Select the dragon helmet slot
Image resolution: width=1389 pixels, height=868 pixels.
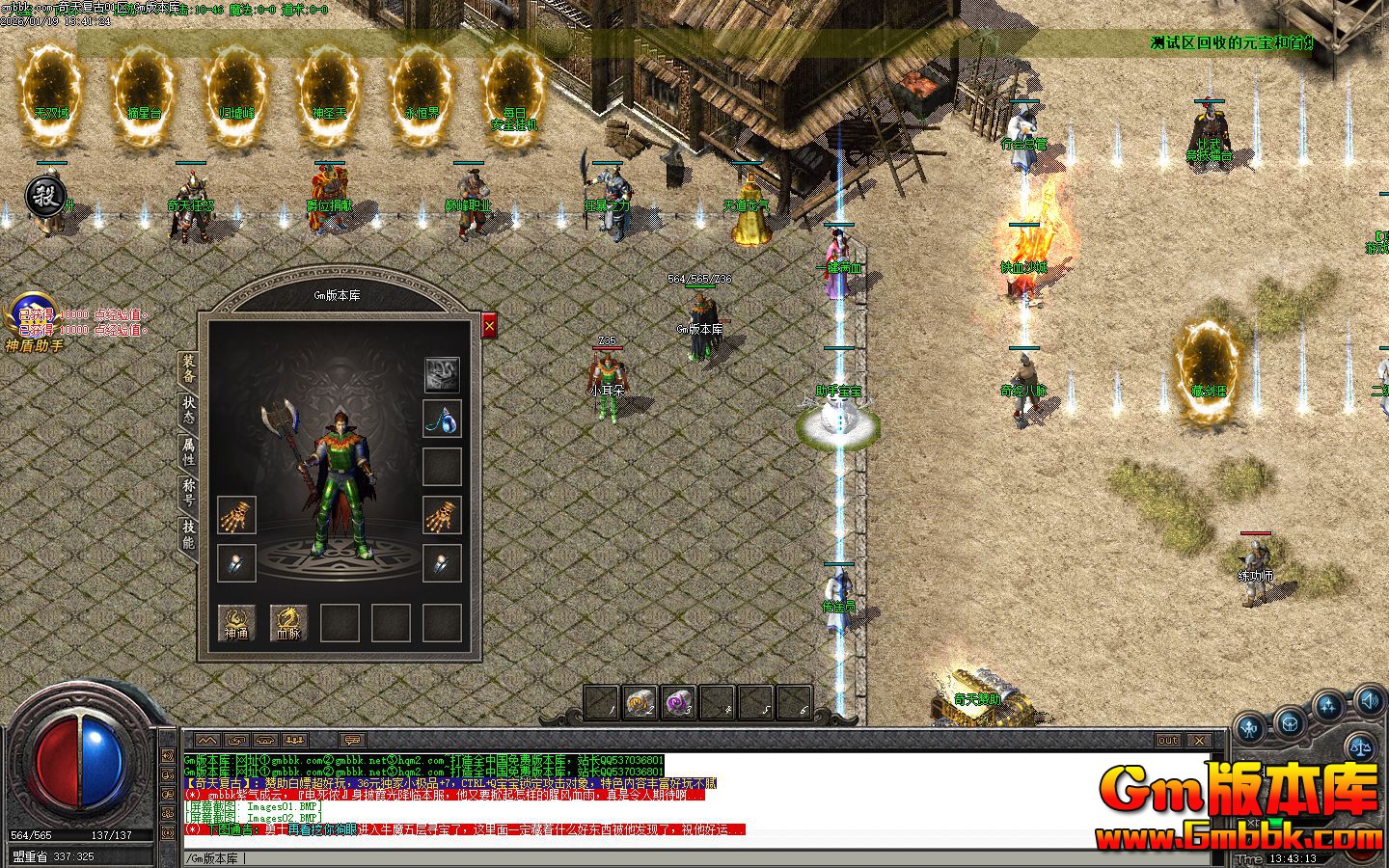pyautogui.click(x=442, y=373)
